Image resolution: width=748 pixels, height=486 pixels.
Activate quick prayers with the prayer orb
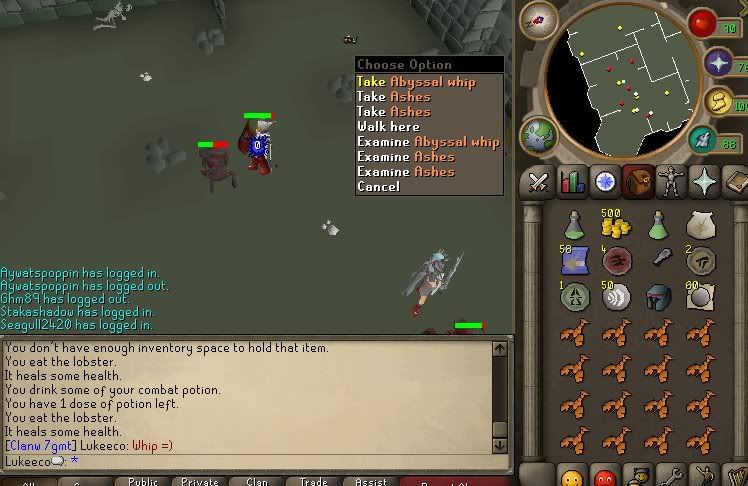718,62
